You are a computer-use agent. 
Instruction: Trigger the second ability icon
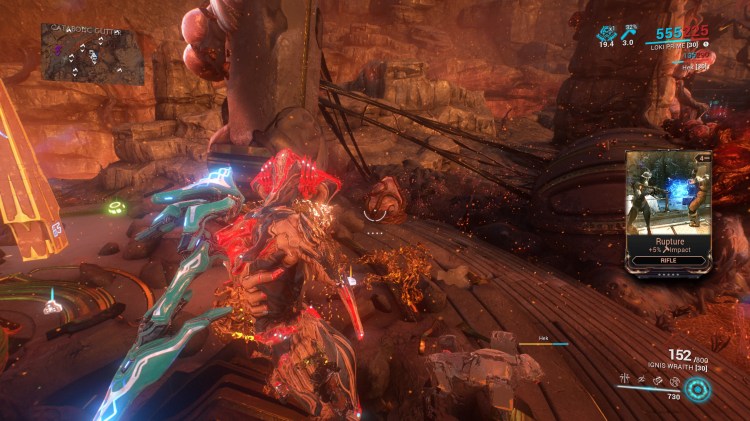tap(639, 377)
